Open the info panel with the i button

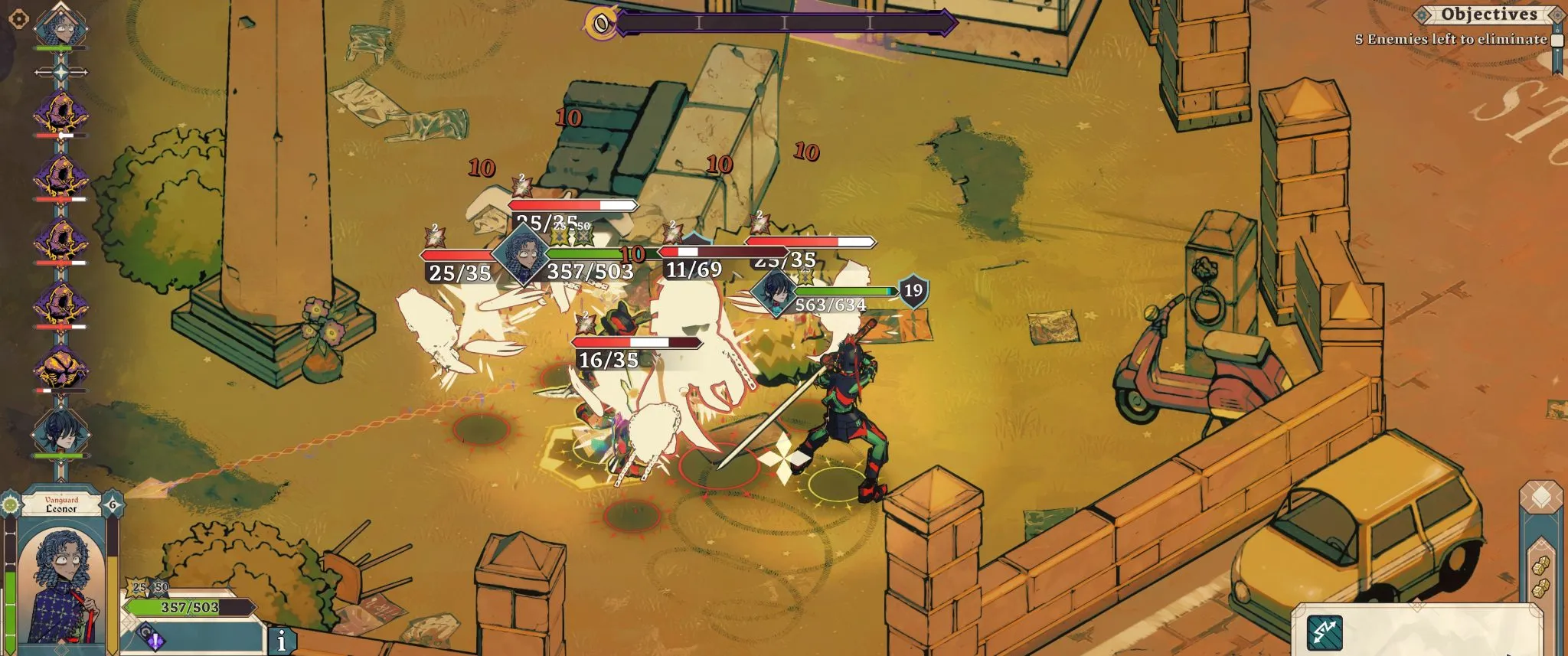click(282, 641)
